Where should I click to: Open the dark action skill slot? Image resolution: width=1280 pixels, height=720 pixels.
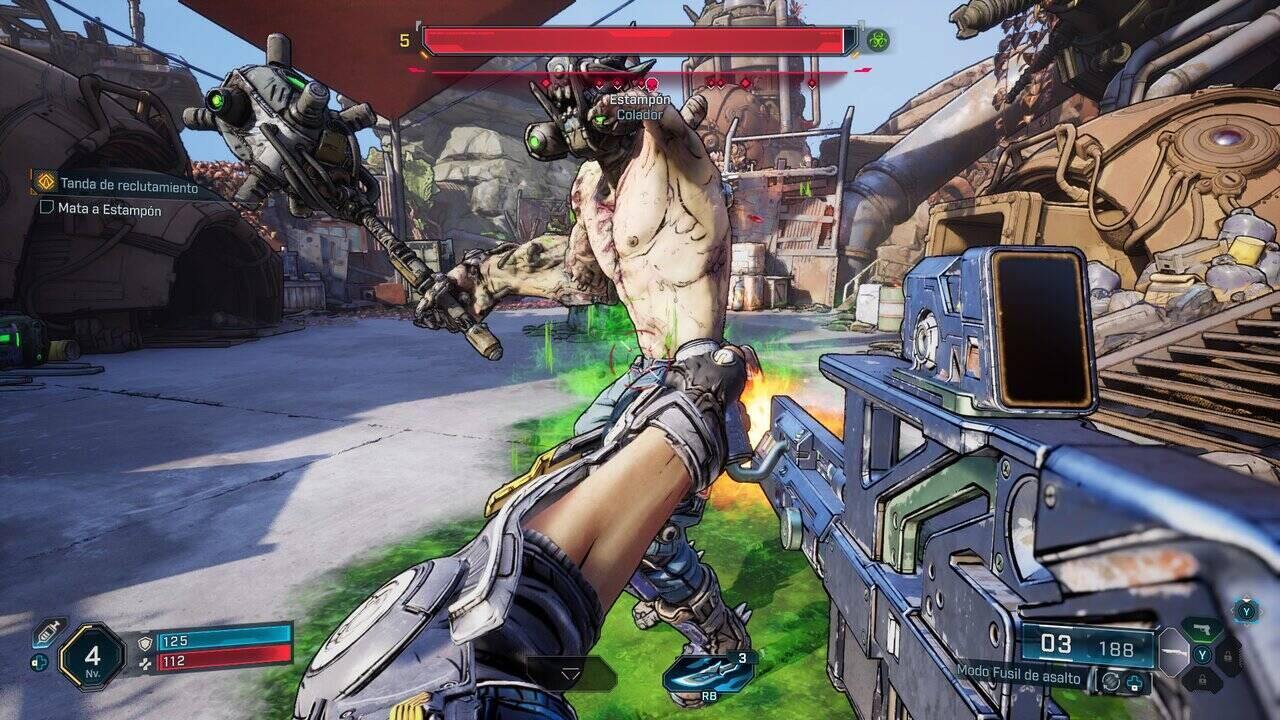571,674
